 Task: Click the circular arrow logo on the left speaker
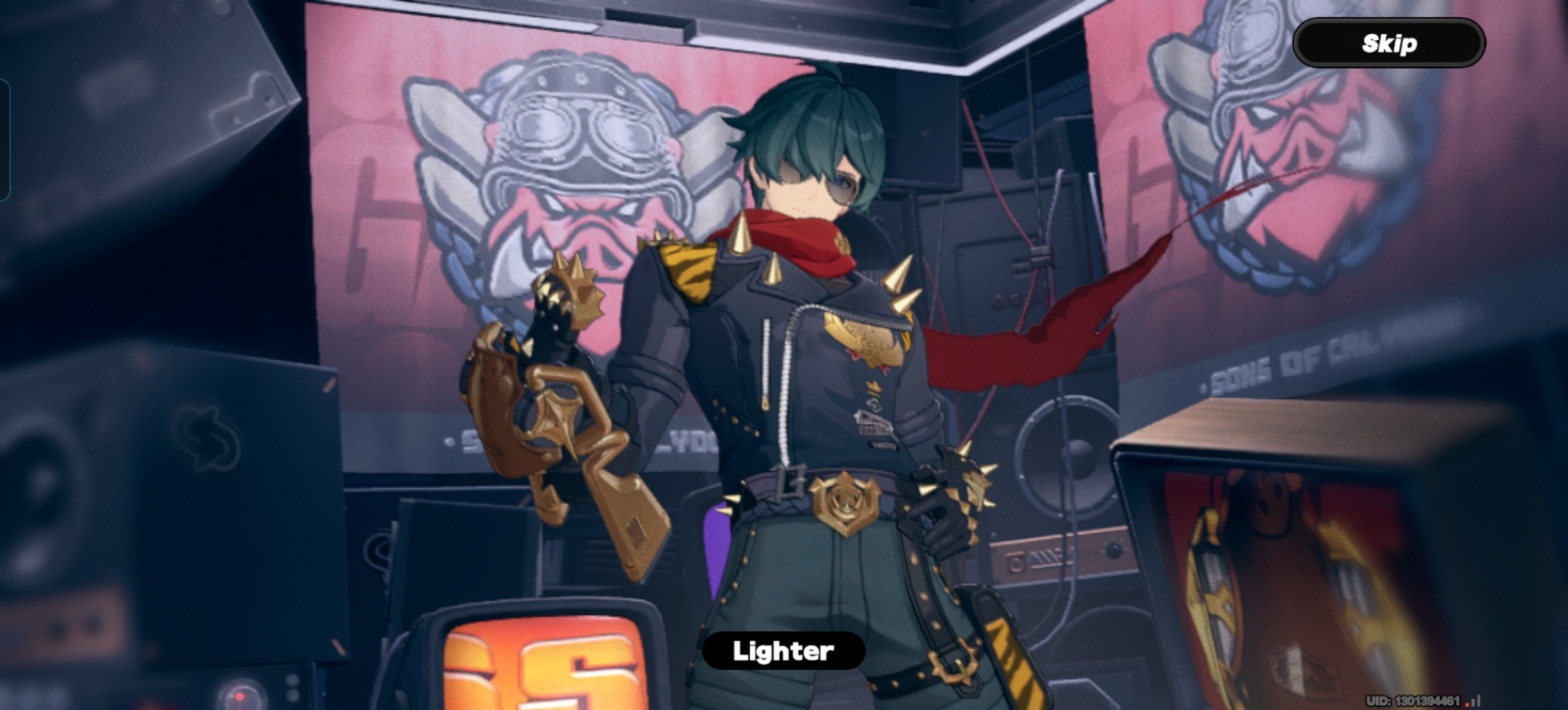pyautogui.click(x=210, y=438)
